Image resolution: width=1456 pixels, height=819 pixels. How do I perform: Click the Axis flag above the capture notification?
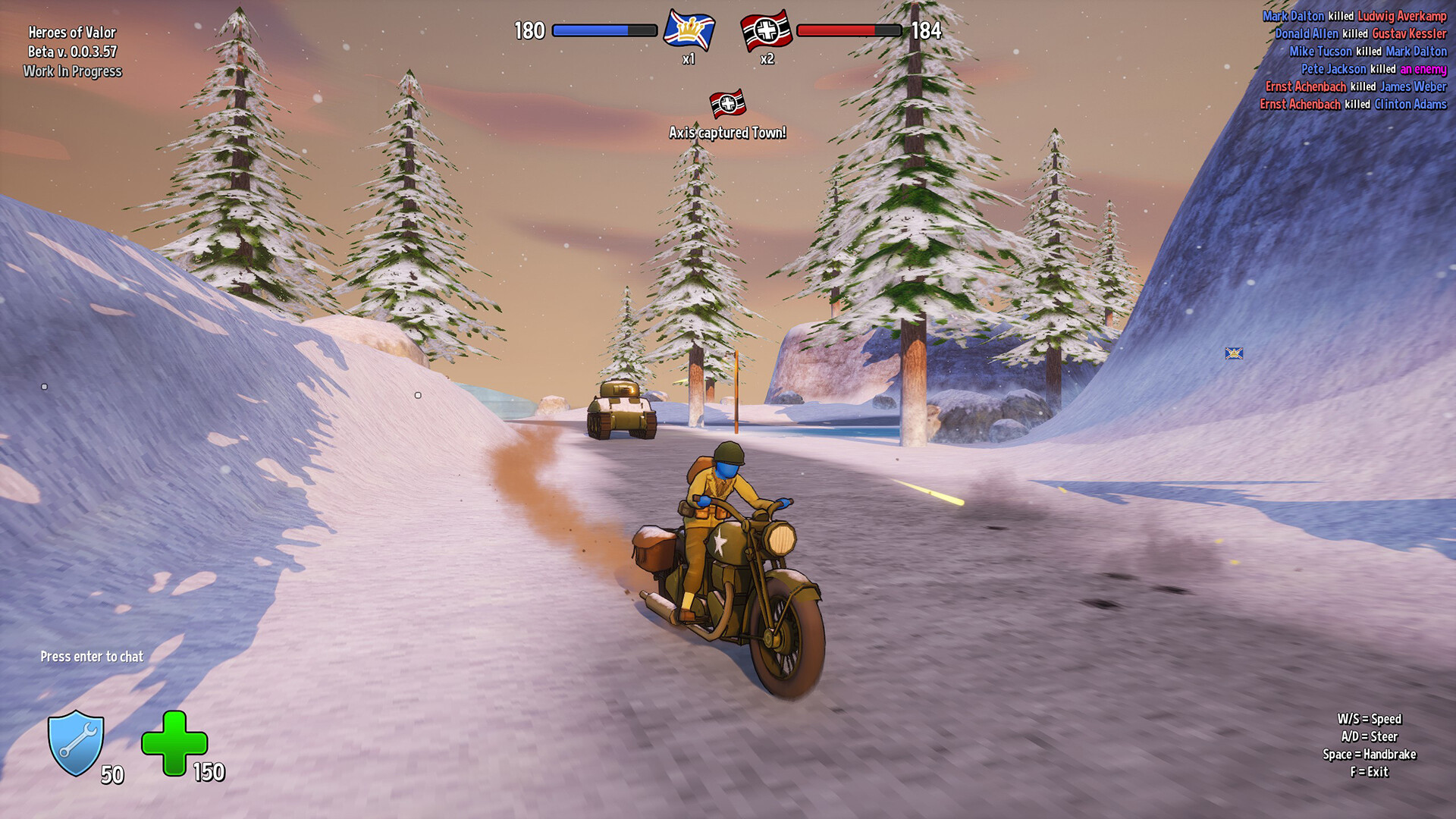coord(729,104)
